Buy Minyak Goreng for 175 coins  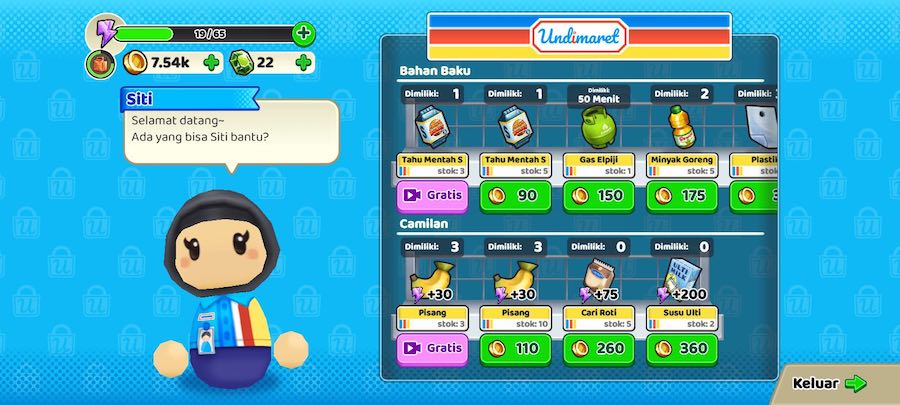[x=683, y=195]
